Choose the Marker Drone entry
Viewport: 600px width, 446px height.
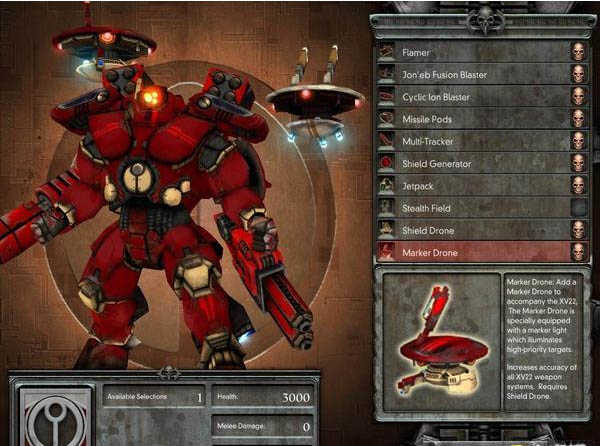click(470, 253)
